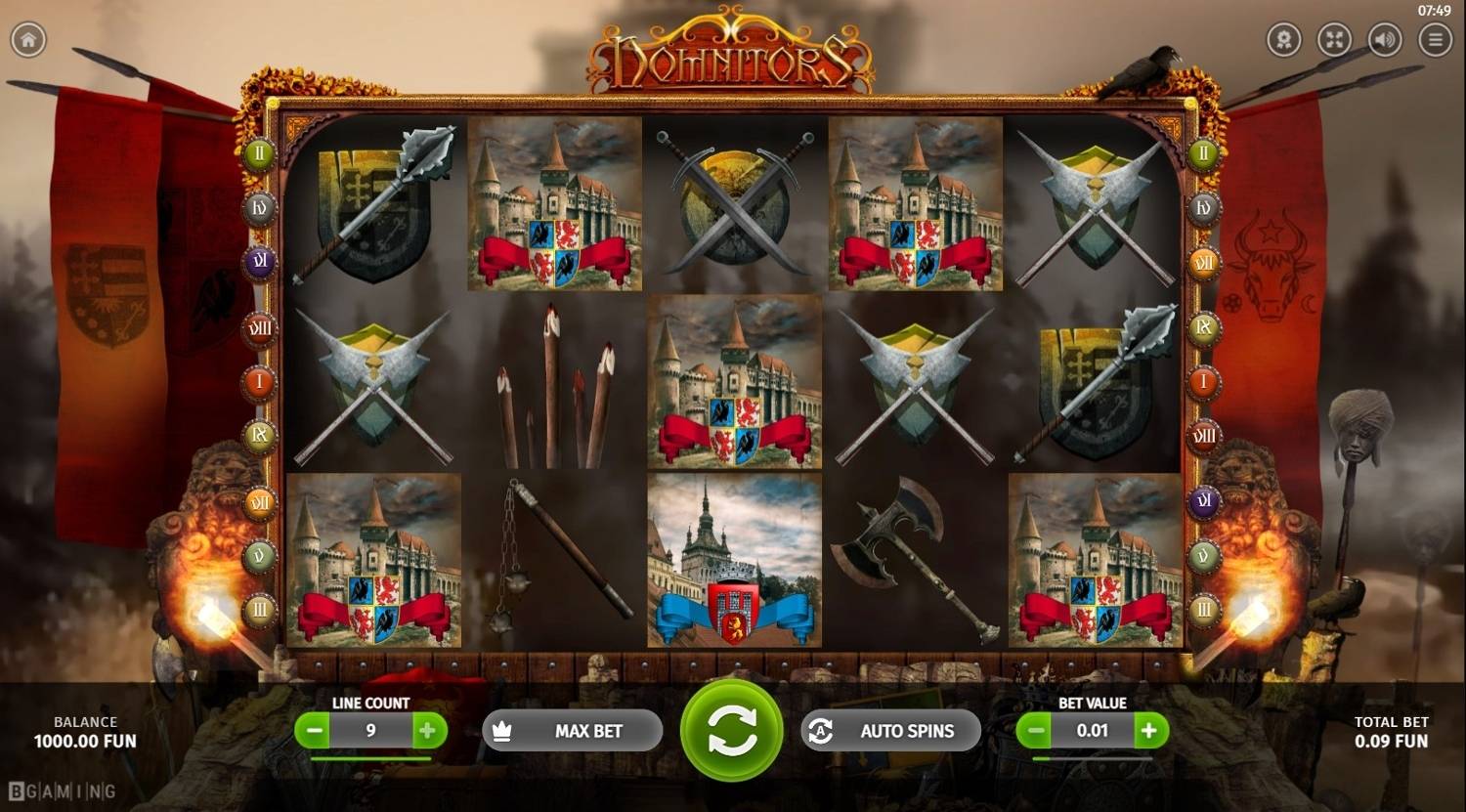Click the Bet Value number field
The height and width of the screenshot is (812, 1466).
pyautogui.click(x=1093, y=730)
